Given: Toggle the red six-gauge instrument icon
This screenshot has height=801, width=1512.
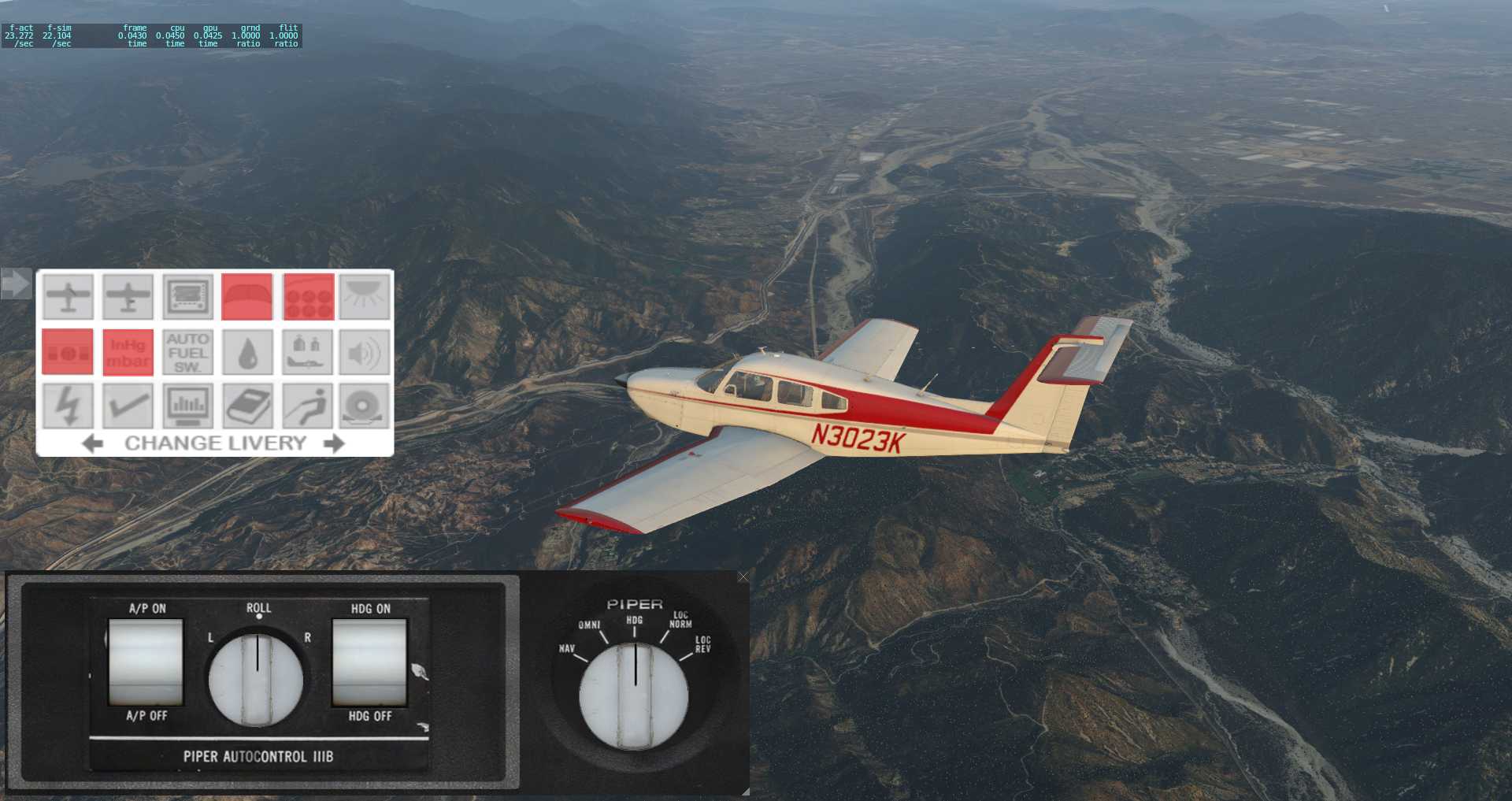Looking at the screenshot, I should click(x=308, y=296).
